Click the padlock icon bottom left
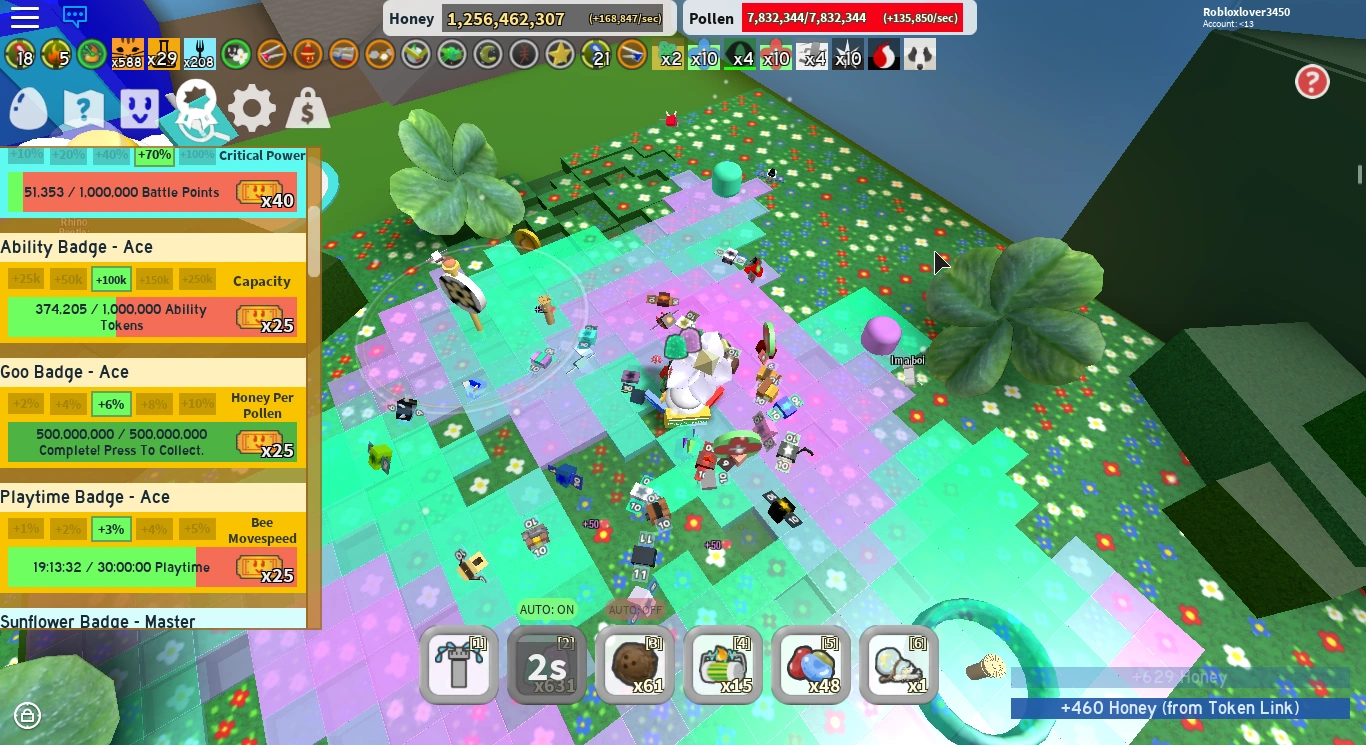This screenshot has height=745, width=1366. [26, 716]
